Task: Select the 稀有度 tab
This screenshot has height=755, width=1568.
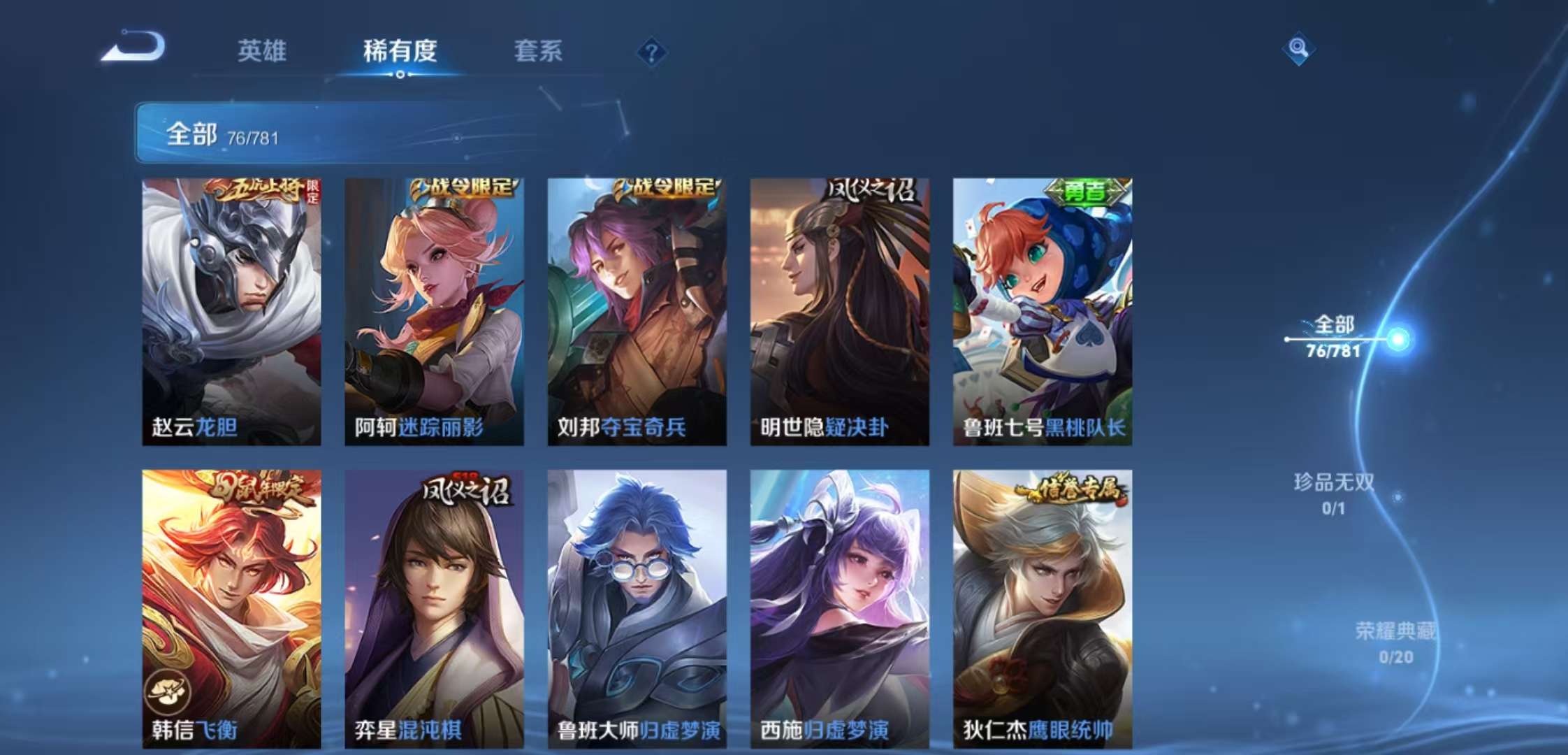Action: pos(398,50)
